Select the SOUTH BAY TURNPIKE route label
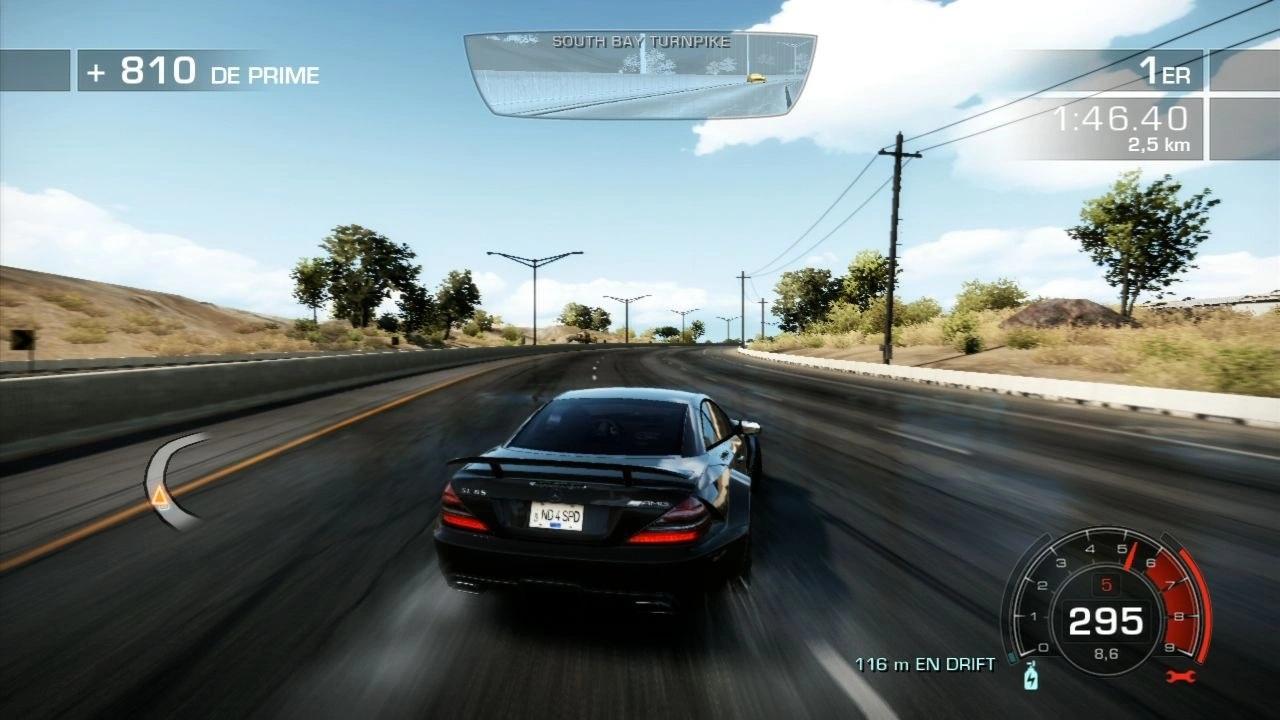This screenshot has height=720, width=1280. click(x=643, y=42)
